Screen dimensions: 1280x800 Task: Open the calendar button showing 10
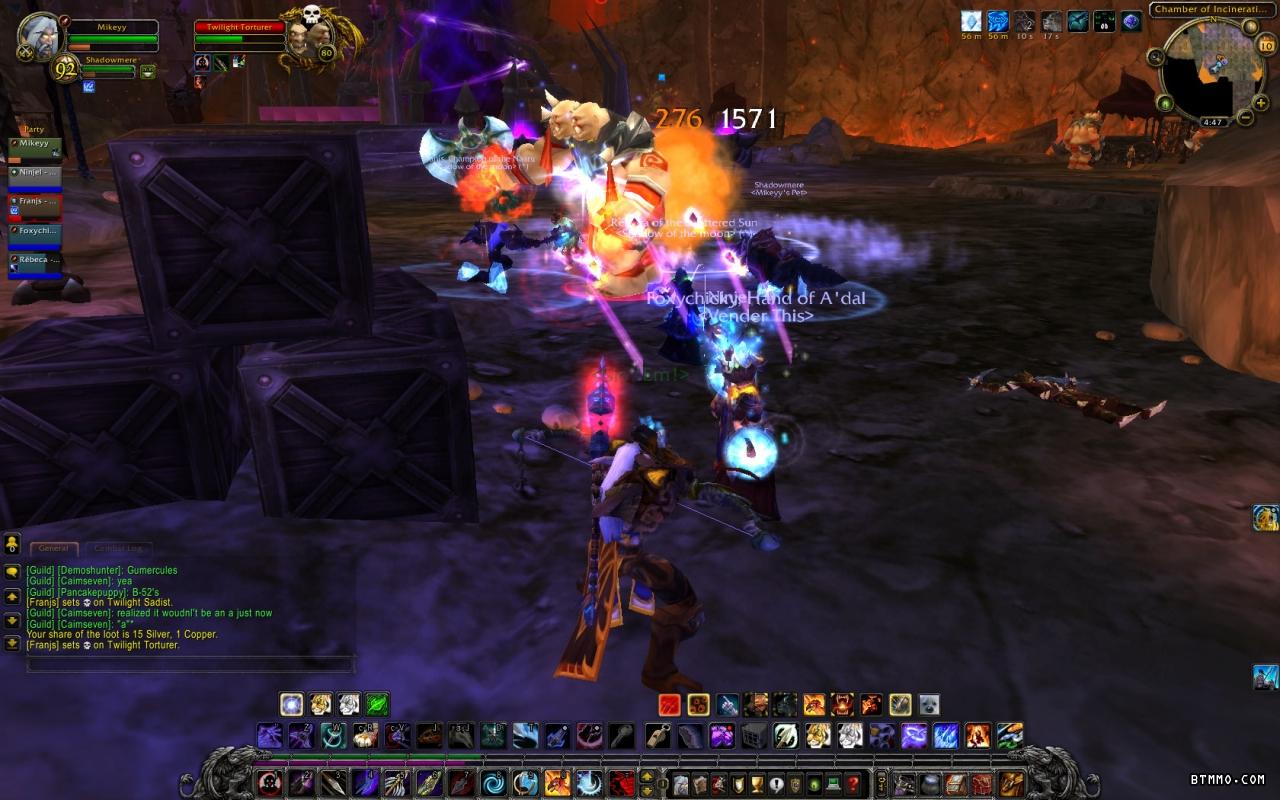point(1266,45)
